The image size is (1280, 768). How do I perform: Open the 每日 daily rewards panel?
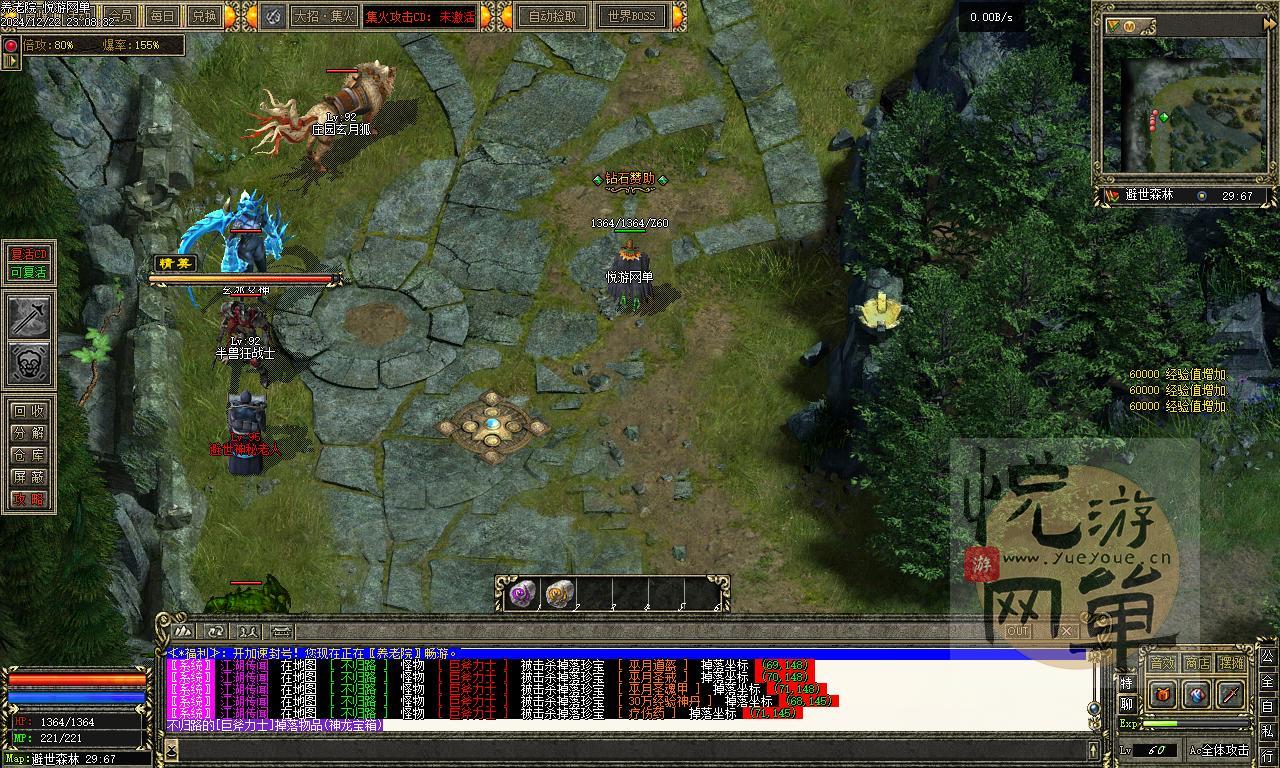pyautogui.click(x=163, y=16)
